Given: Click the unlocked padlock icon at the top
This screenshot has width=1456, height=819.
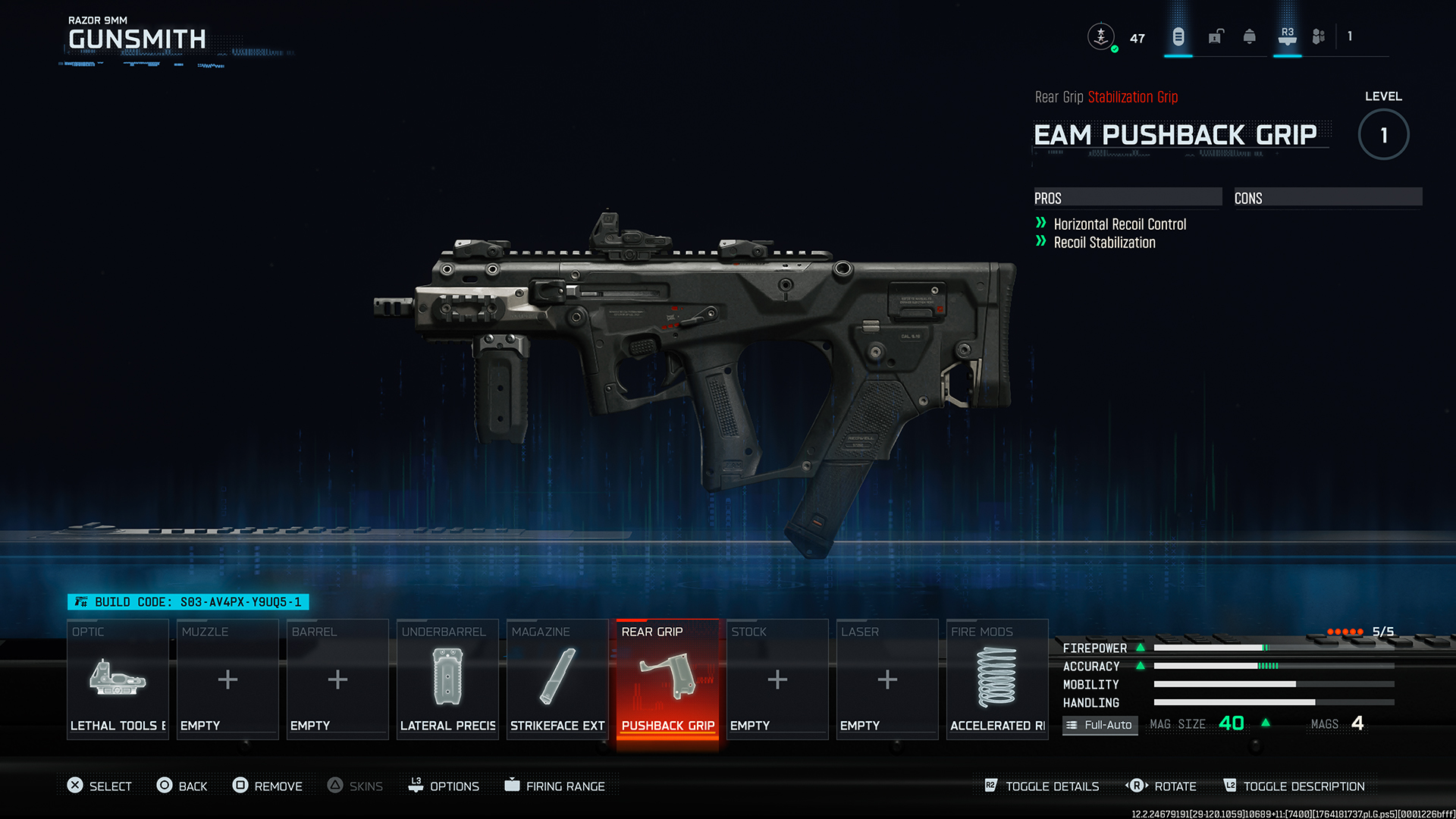Looking at the screenshot, I should [1215, 36].
